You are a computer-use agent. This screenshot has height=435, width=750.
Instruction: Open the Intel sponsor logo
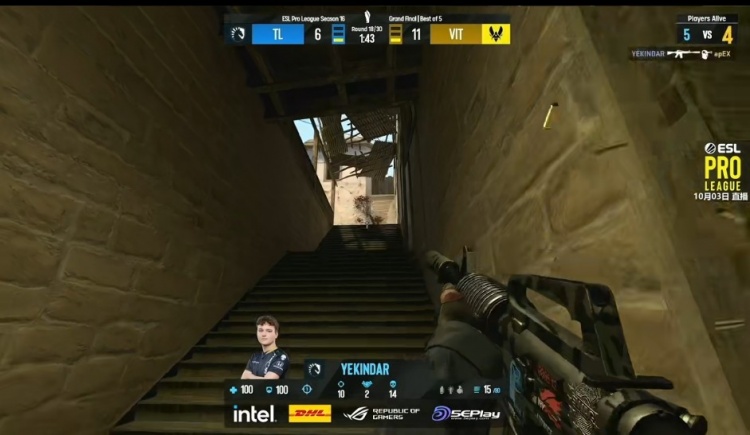[254, 413]
